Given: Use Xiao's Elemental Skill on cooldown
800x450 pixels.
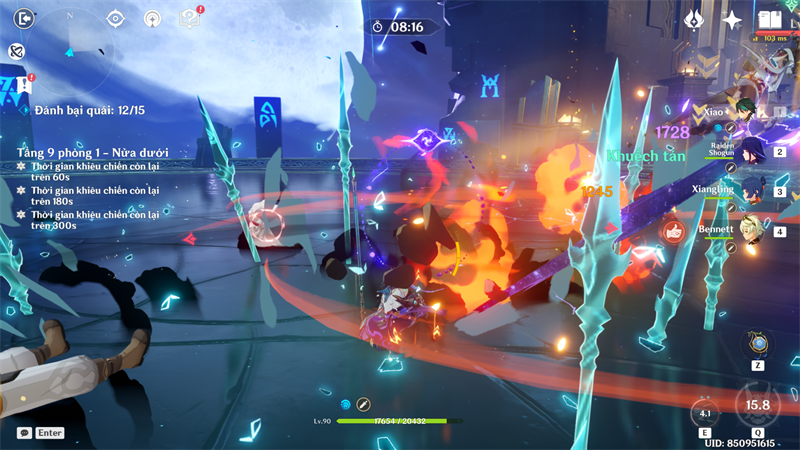Looking at the screenshot, I should [x=706, y=412].
